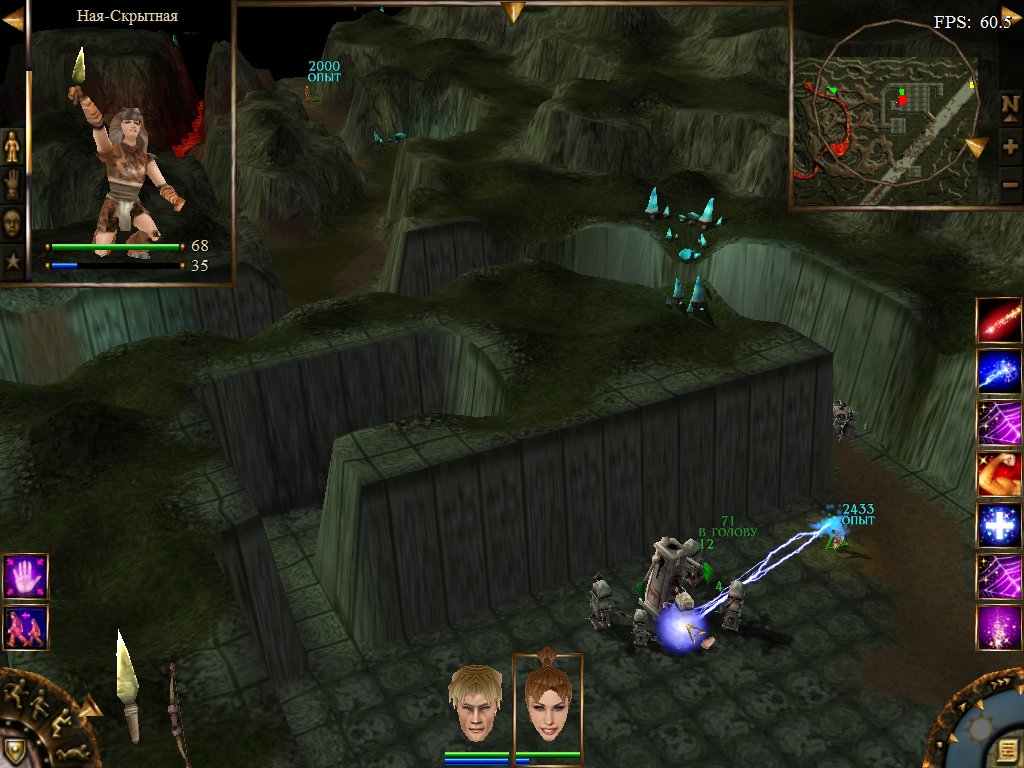
Task: Cast the red fire streak spell
Action: click(x=999, y=319)
